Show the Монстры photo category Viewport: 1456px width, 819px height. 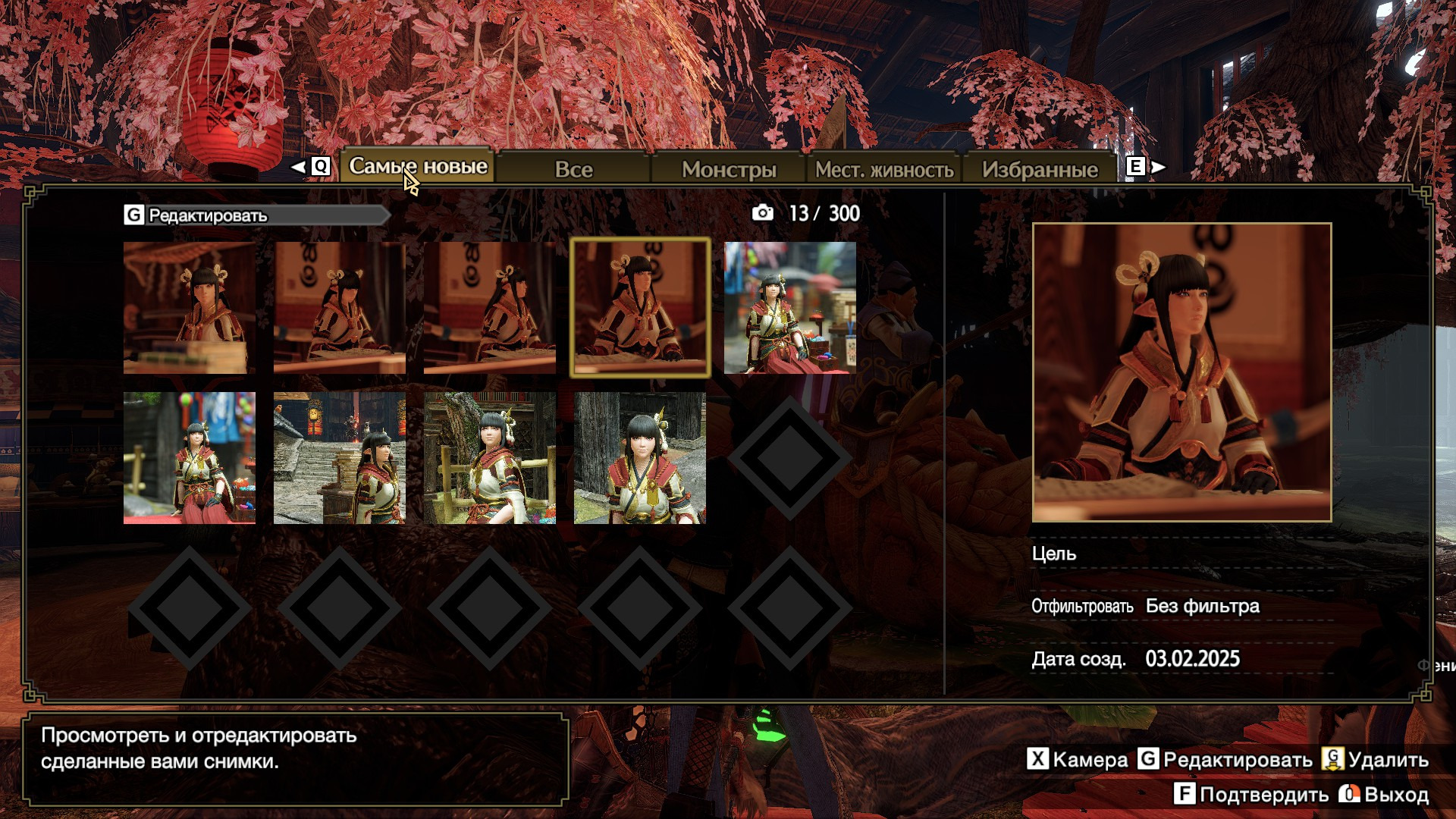pyautogui.click(x=729, y=169)
